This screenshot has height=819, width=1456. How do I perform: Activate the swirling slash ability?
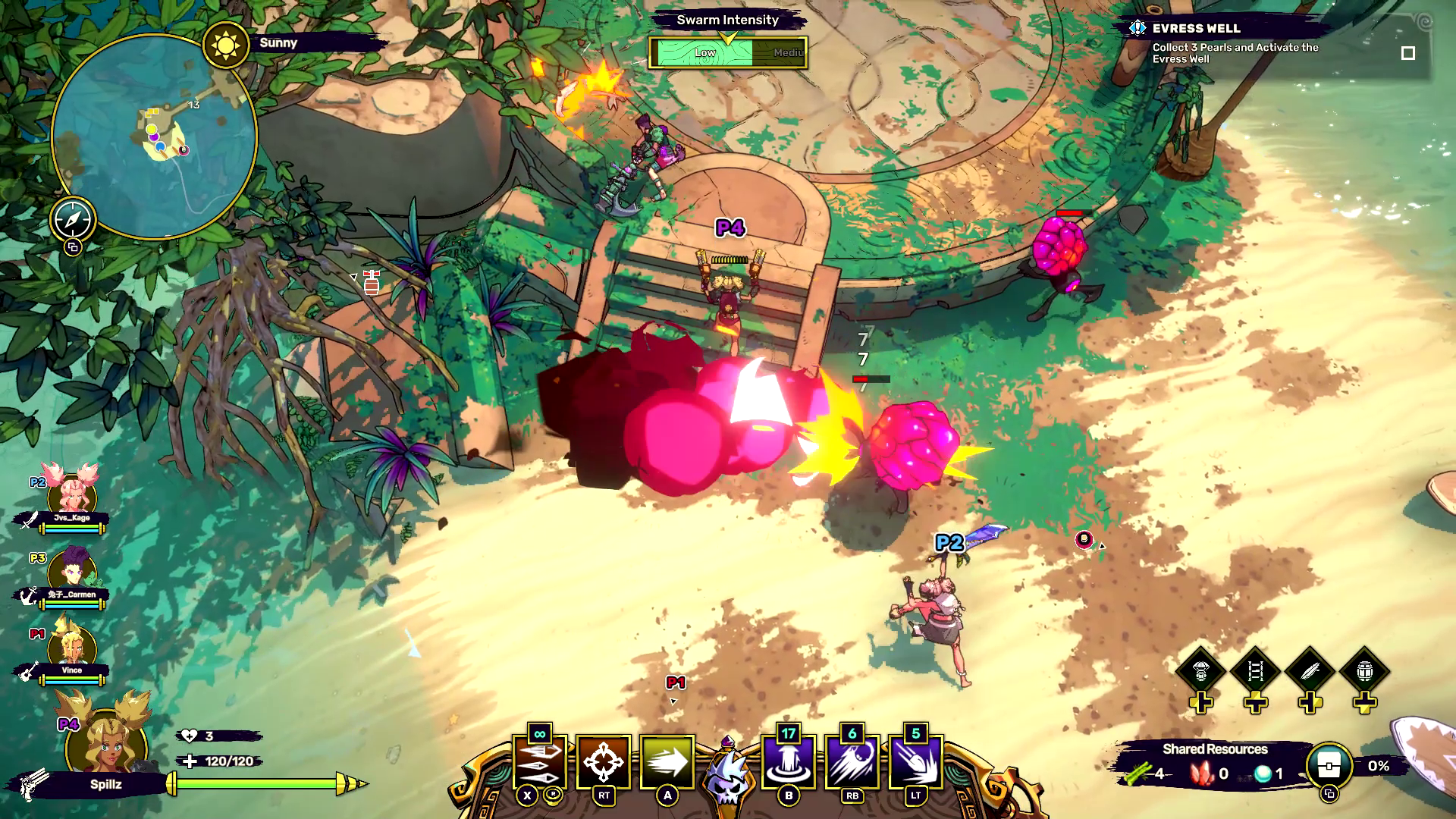pyautogui.click(x=852, y=762)
